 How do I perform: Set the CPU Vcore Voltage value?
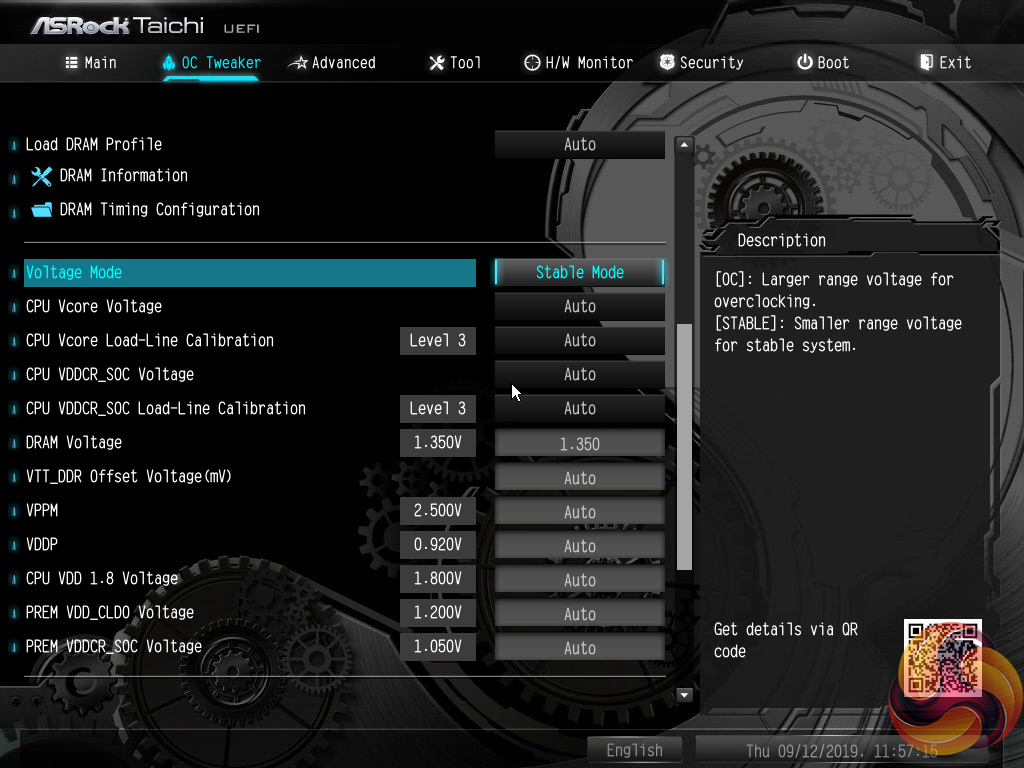click(x=580, y=306)
